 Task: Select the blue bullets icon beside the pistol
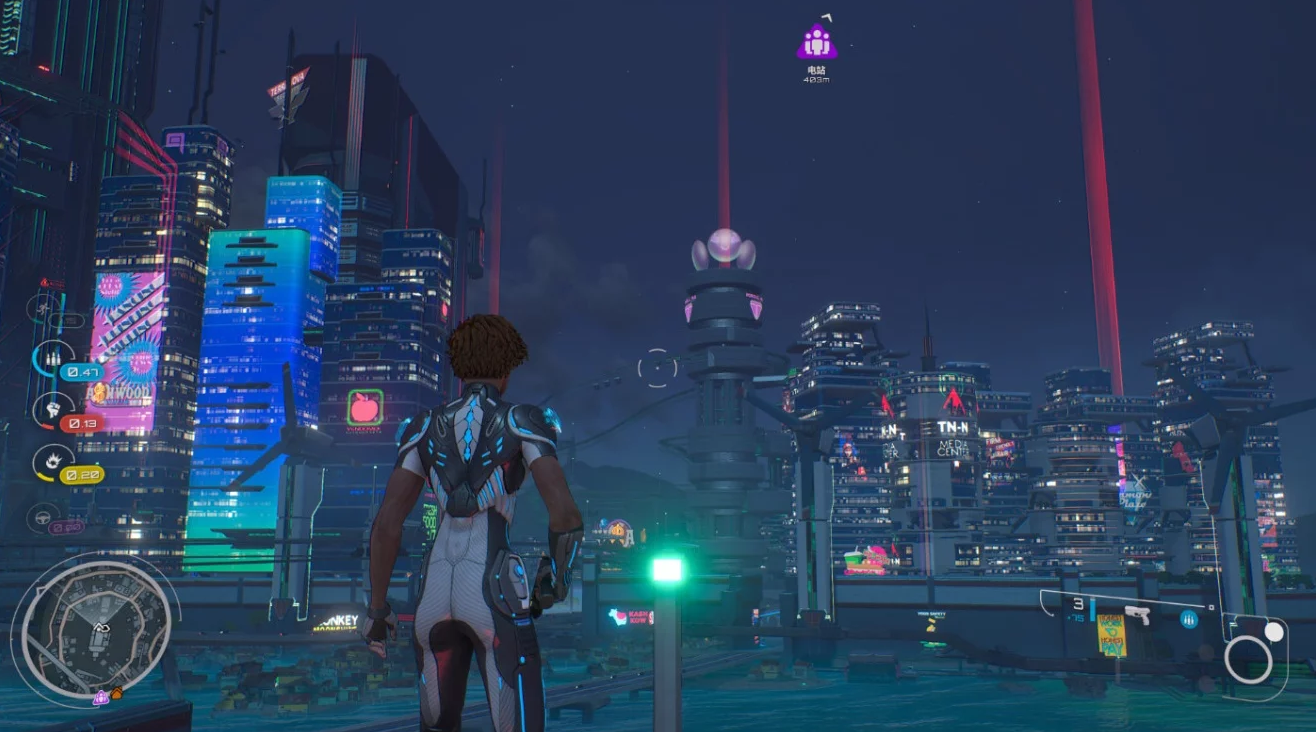click(x=1189, y=619)
